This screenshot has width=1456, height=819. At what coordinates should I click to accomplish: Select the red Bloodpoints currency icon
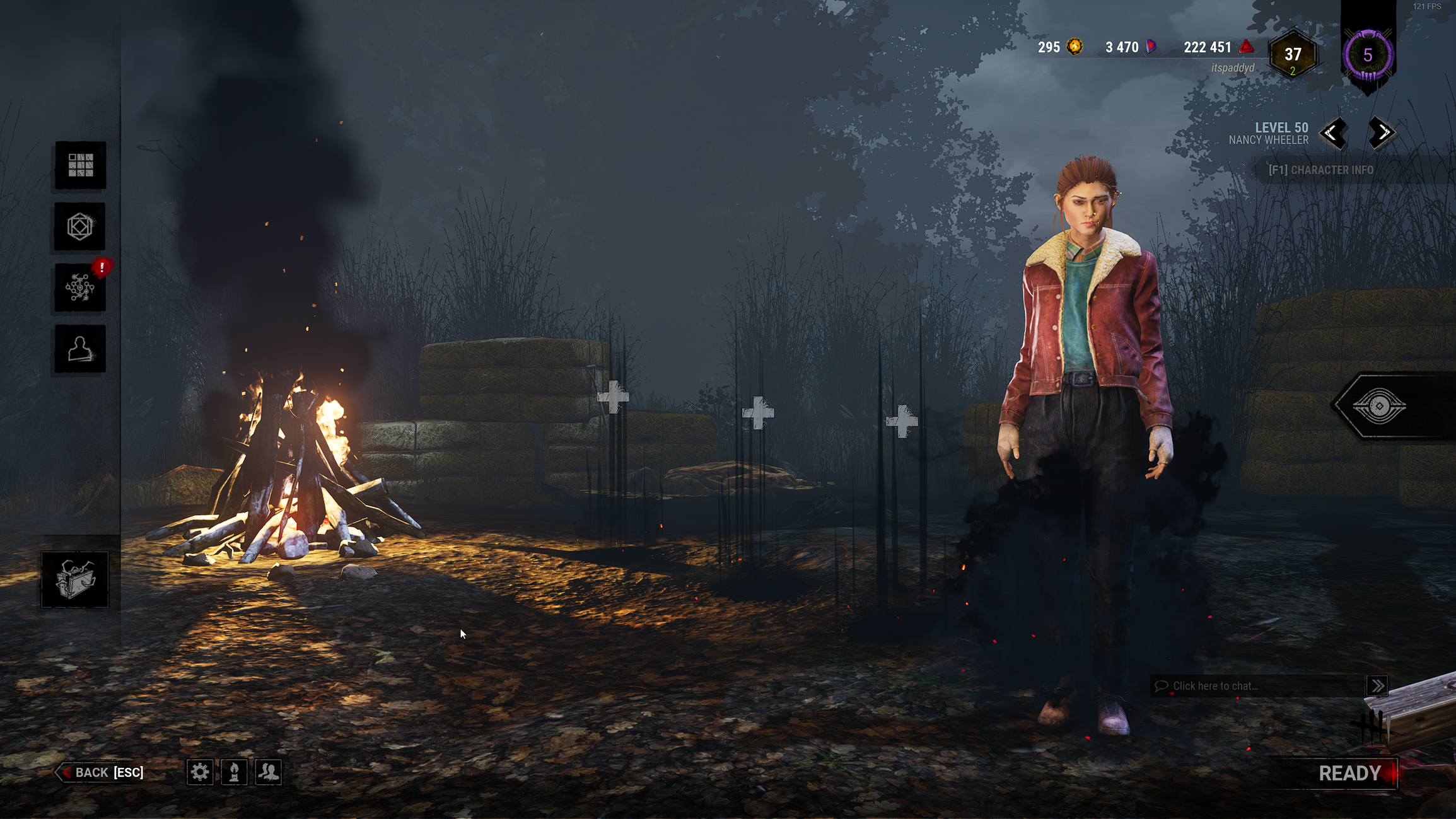tap(1246, 47)
